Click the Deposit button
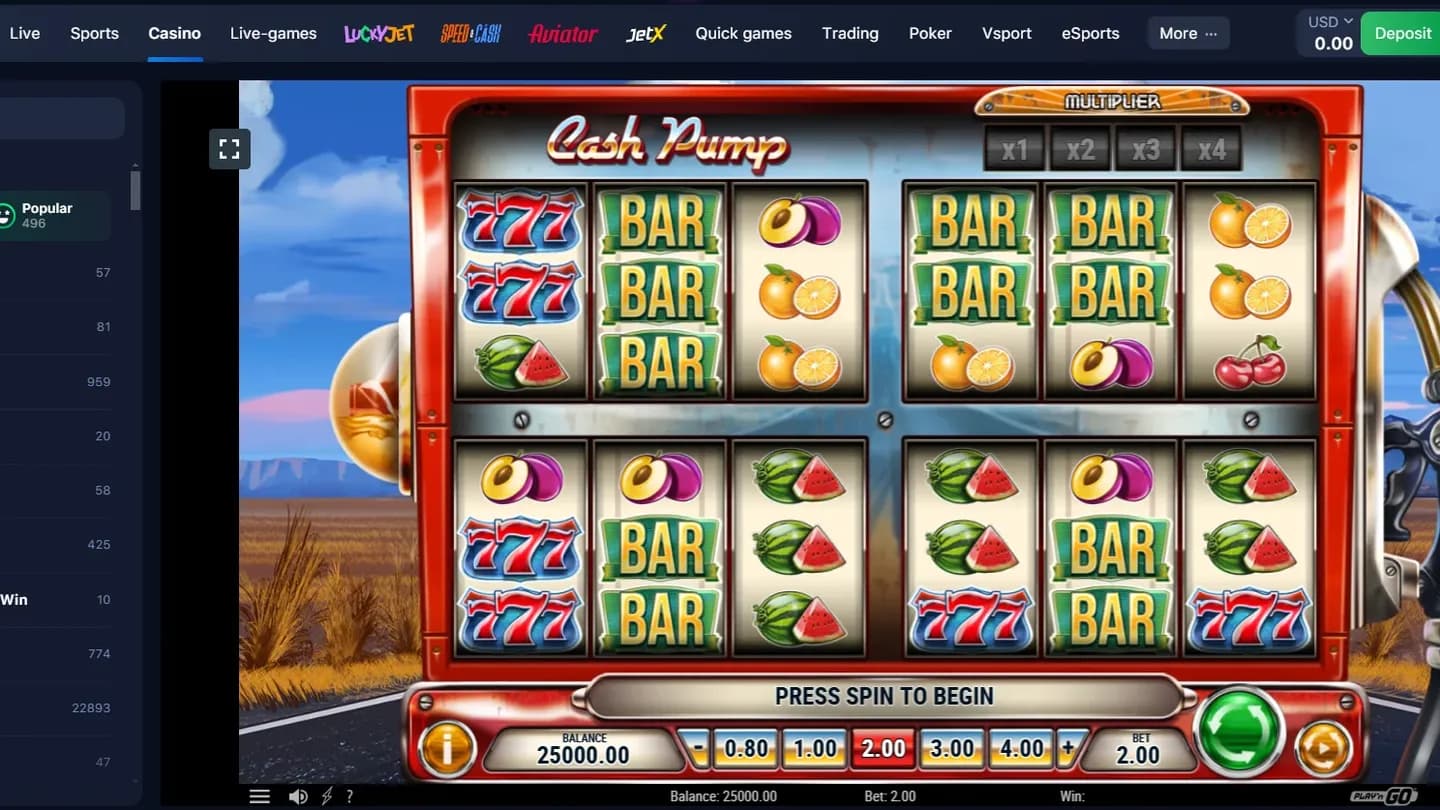 1404,33
